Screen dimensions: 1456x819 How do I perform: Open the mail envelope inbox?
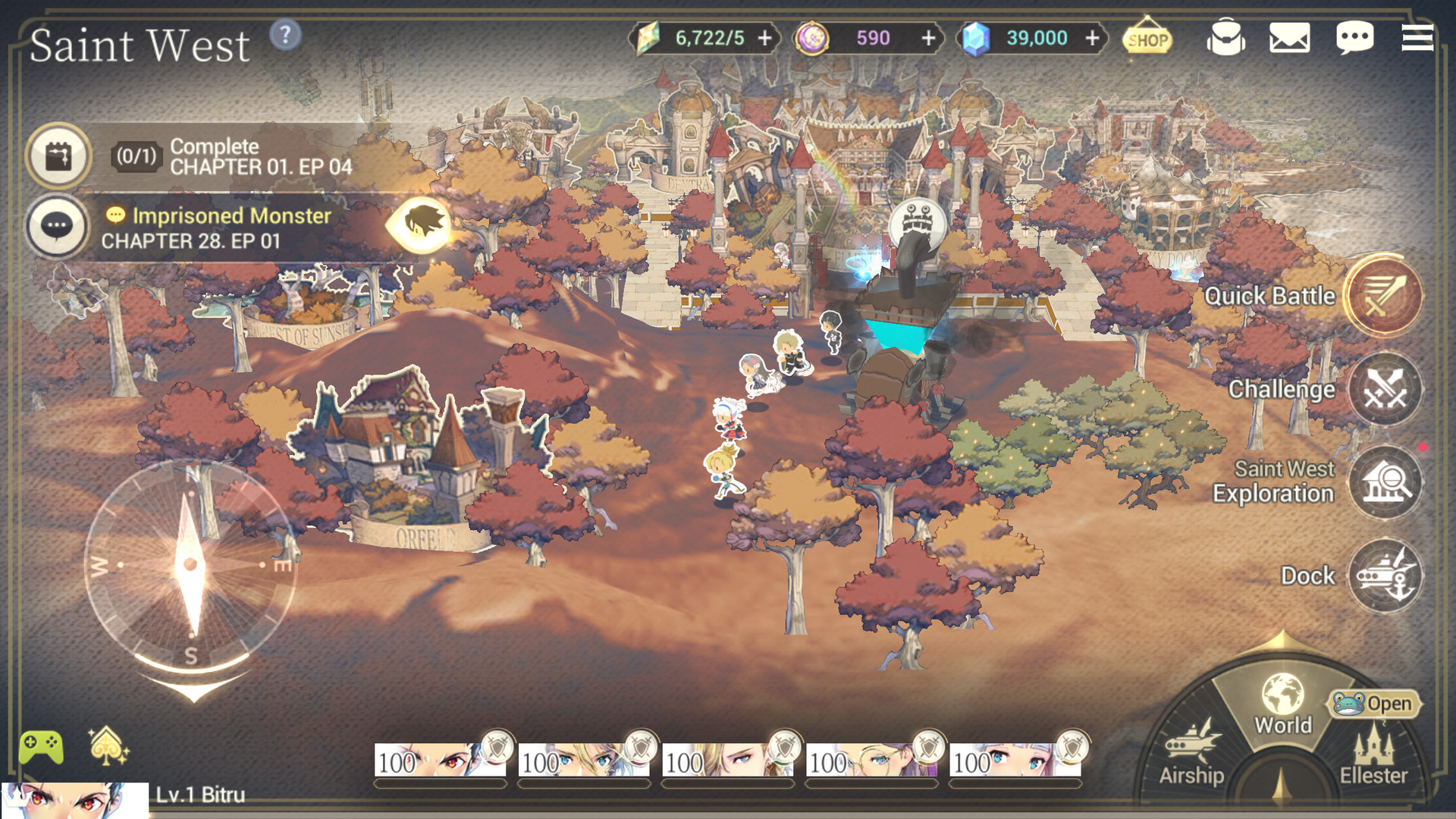click(x=1289, y=38)
